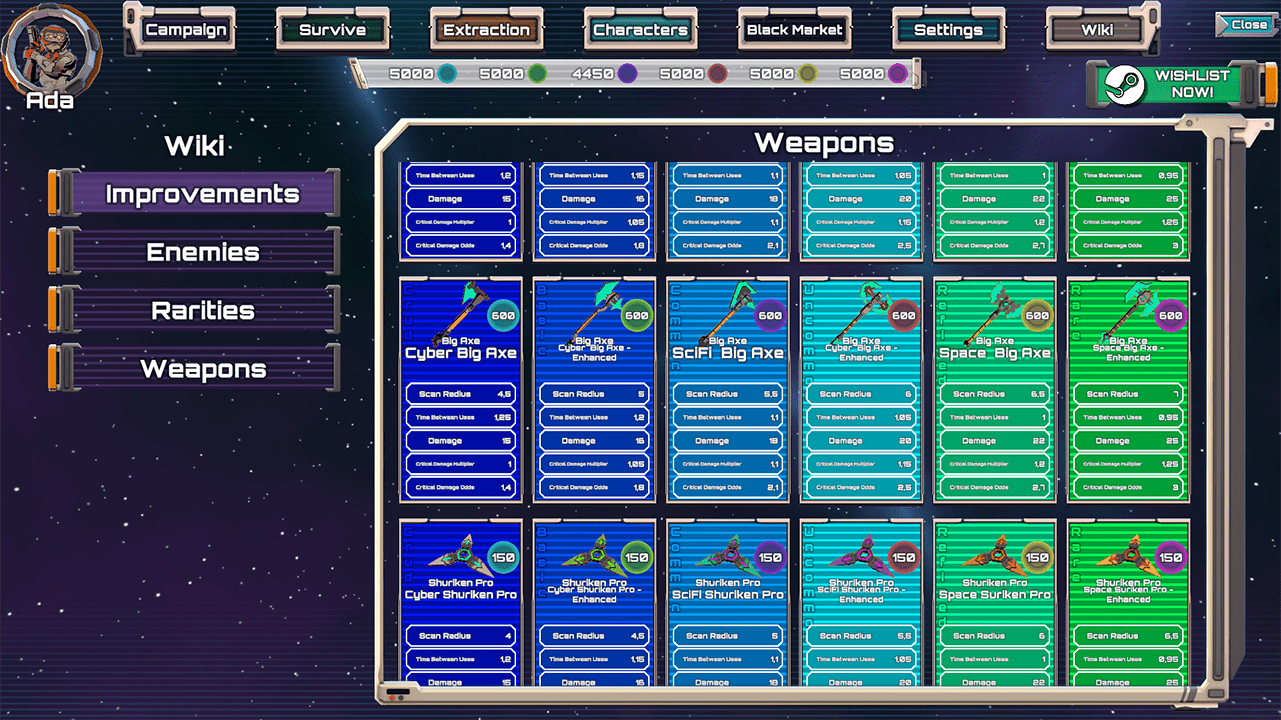
Task: Open the Campaign menu
Action: click(x=186, y=30)
